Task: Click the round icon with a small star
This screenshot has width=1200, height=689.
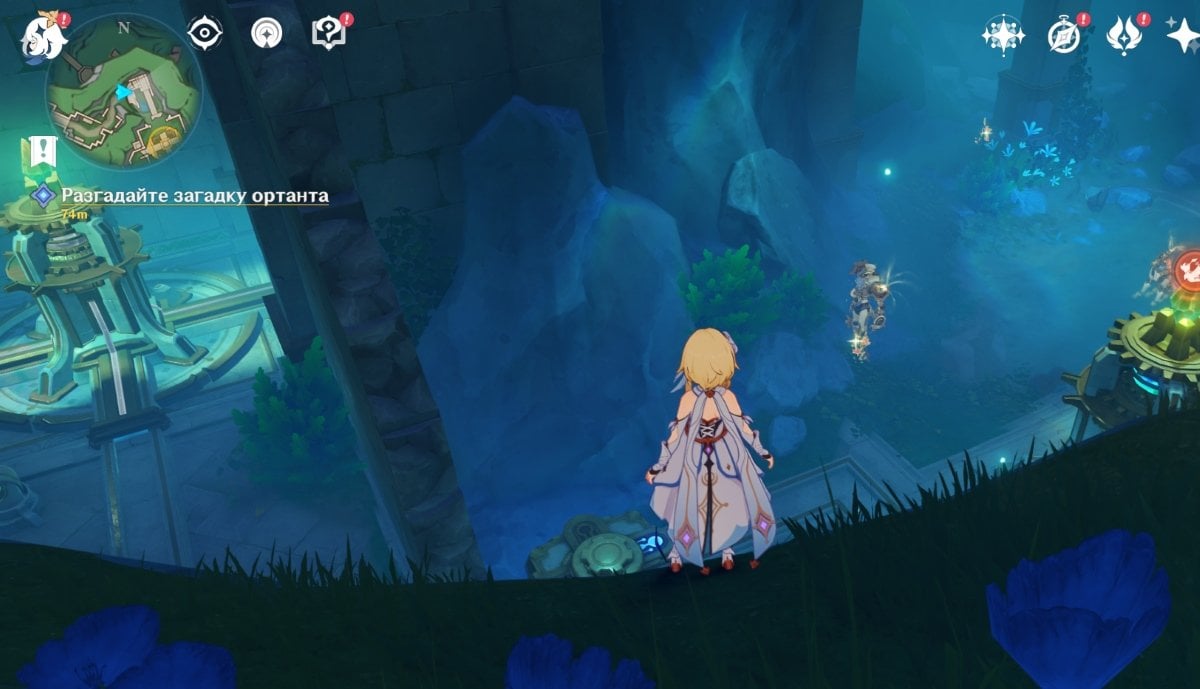Action: (266, 33)
